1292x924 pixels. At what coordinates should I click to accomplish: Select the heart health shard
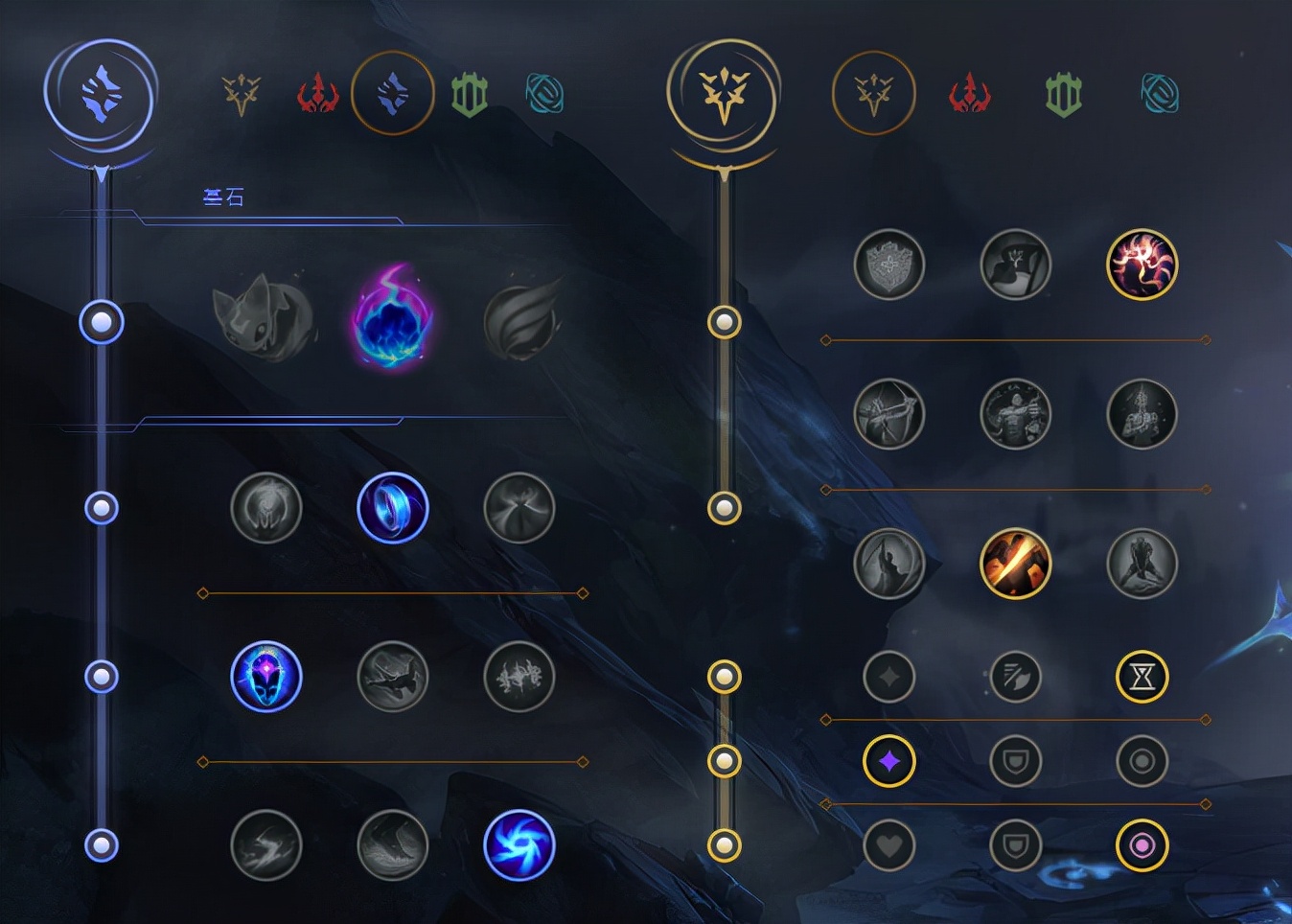(889, 845)
